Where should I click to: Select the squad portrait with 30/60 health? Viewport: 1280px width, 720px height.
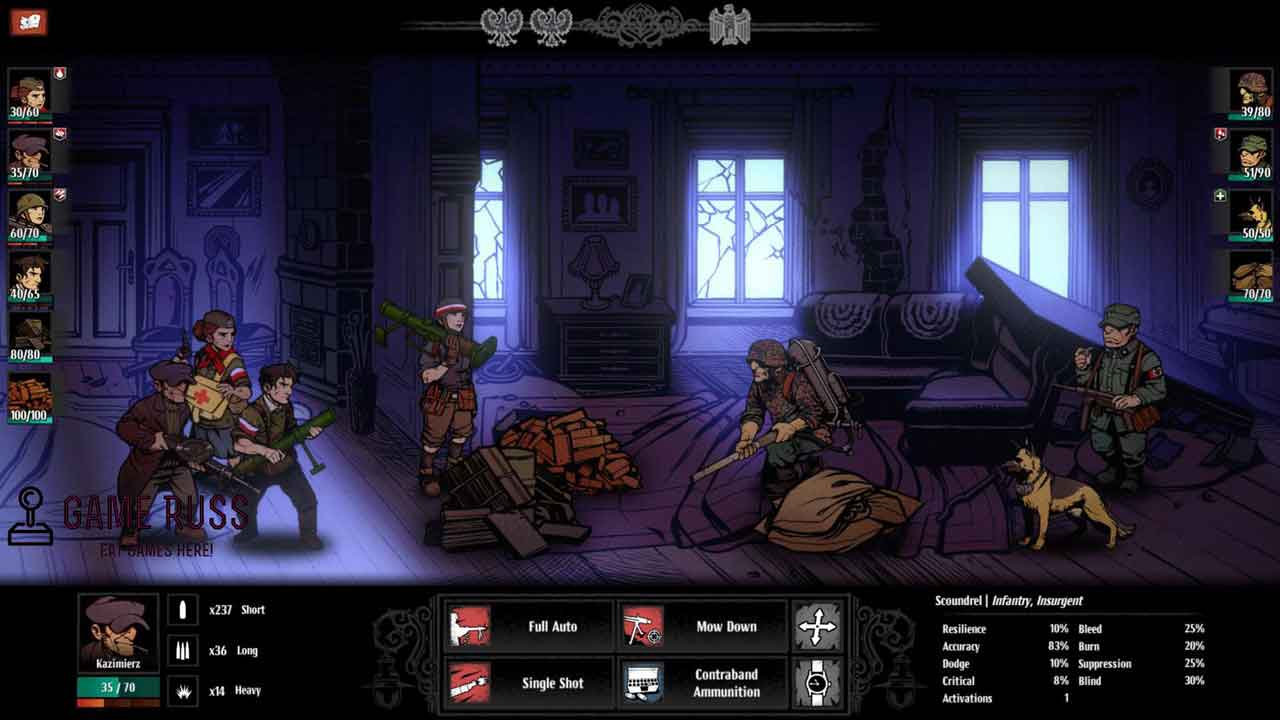(x=29, y=91)
